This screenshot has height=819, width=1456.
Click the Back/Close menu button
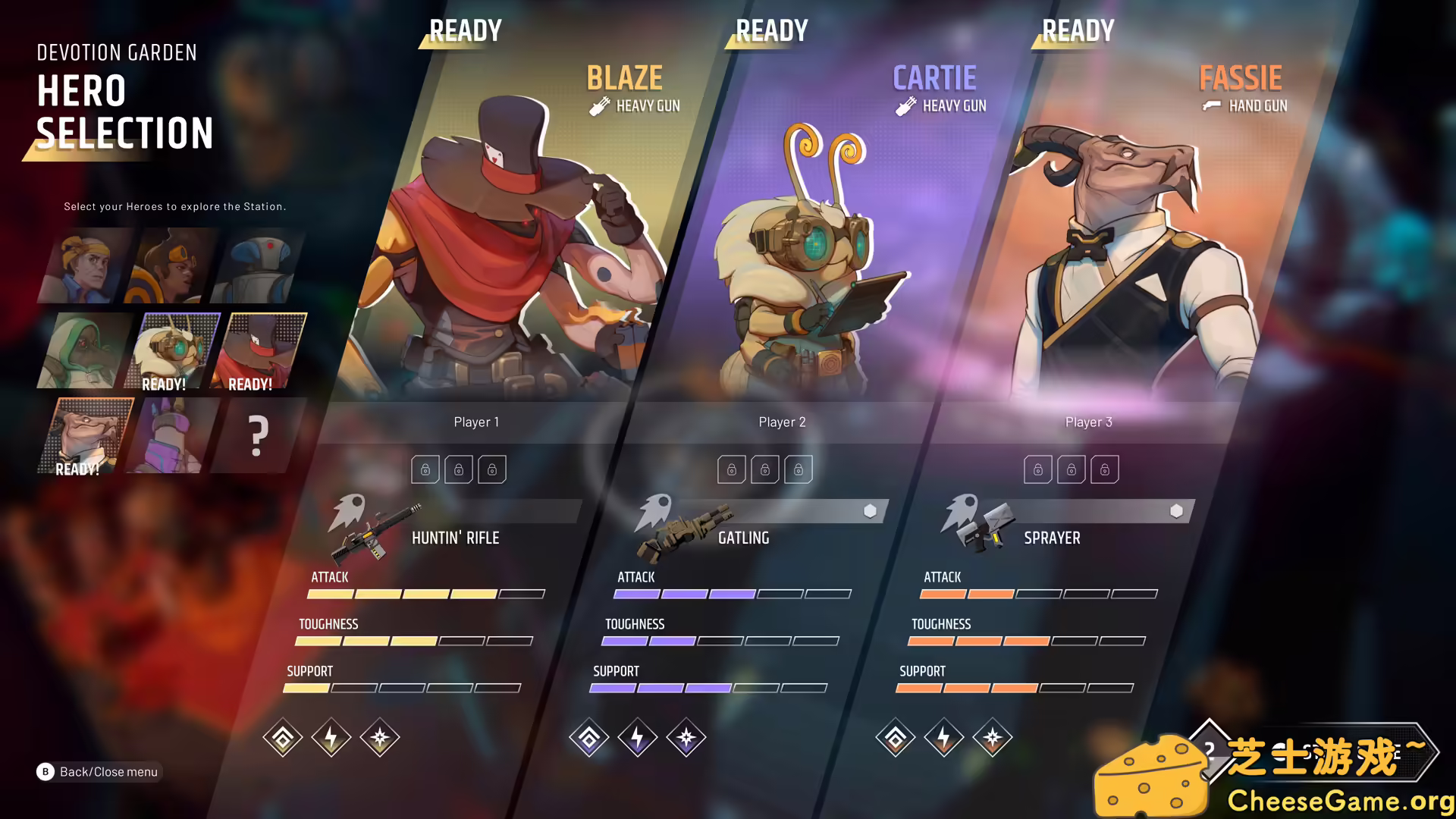(x=99, y=771)
